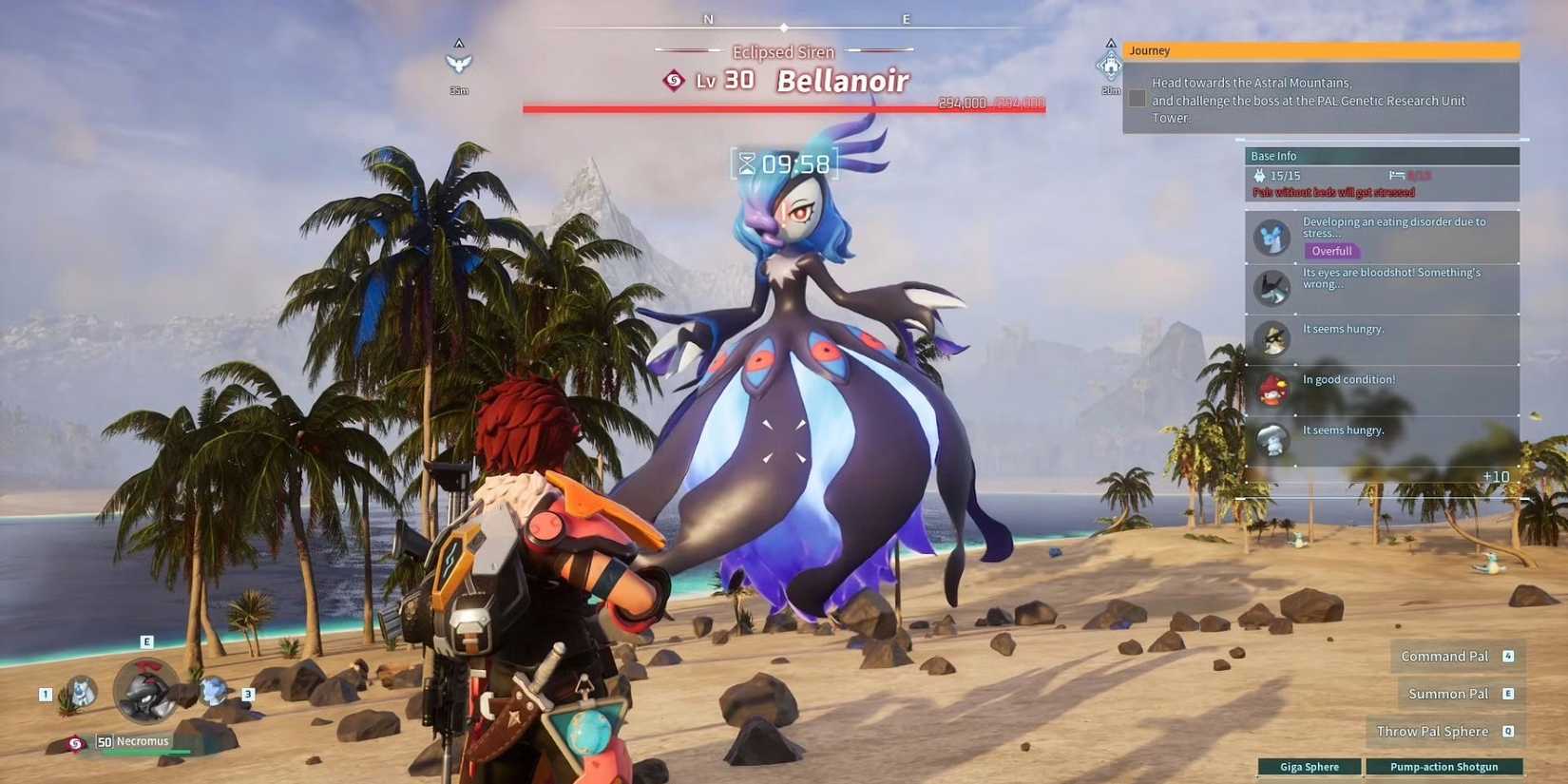This screenshot has height=784, width=1568.
Task: Expand the Journey quest panel
Action: [1150, 50]
